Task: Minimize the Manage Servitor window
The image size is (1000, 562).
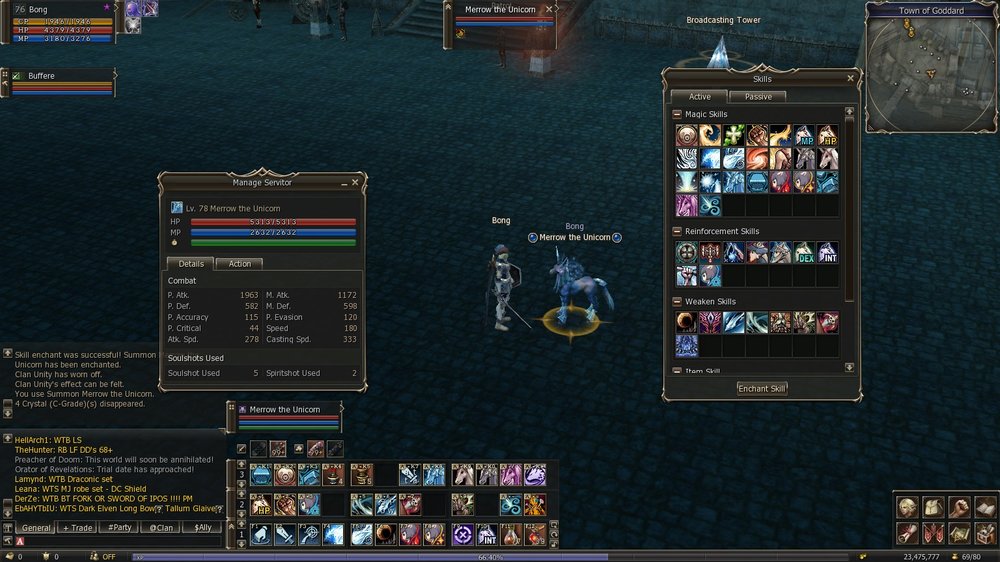Action: (342, 183)
